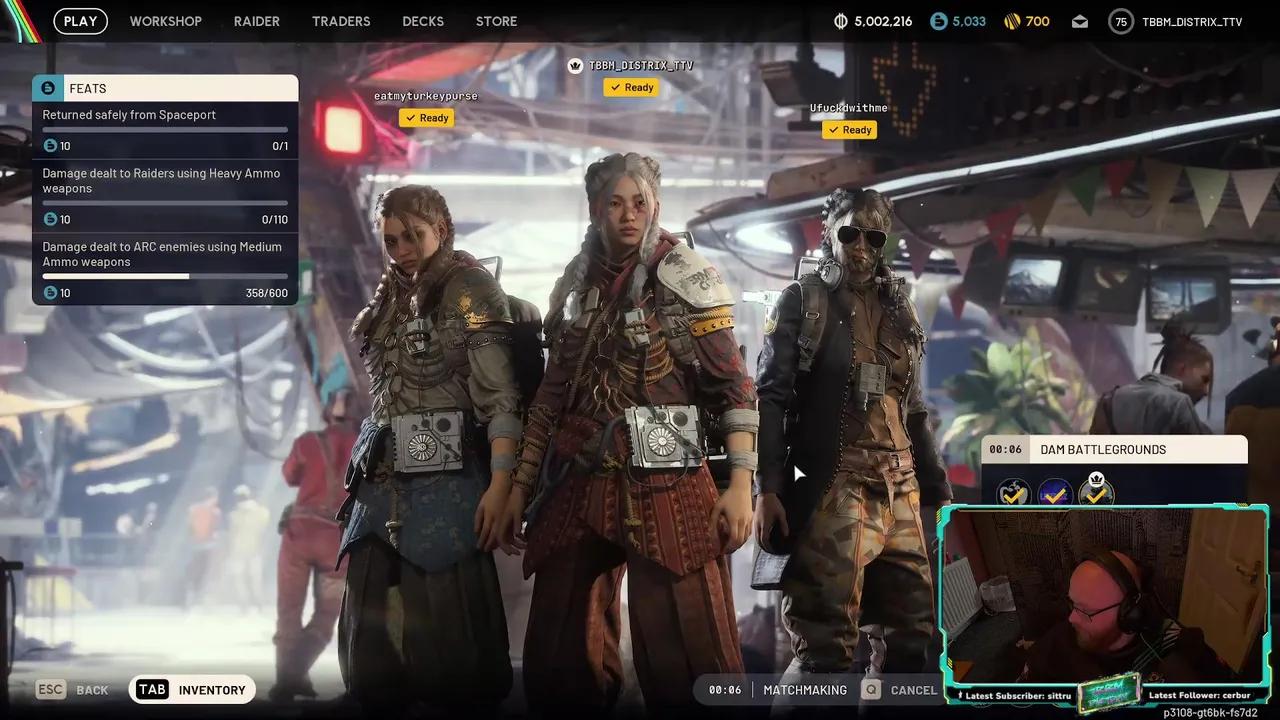
Task: Click BACK at the bottom left
Action: coord(92,689)
